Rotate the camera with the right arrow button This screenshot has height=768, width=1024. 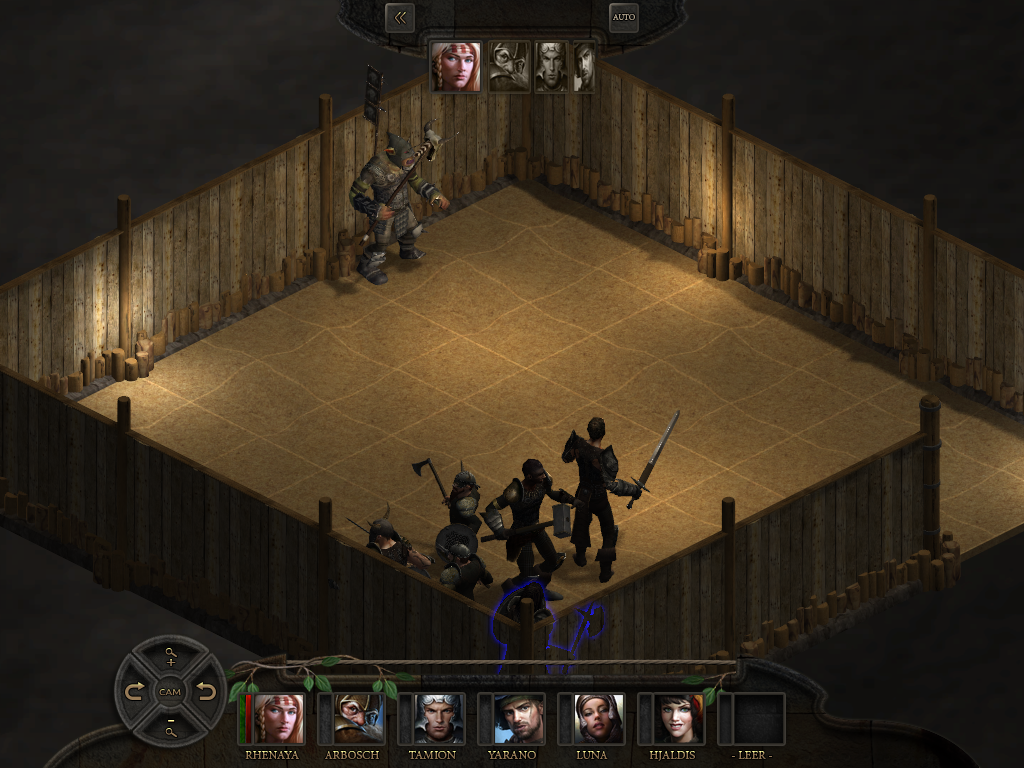[x=205, y=692]
